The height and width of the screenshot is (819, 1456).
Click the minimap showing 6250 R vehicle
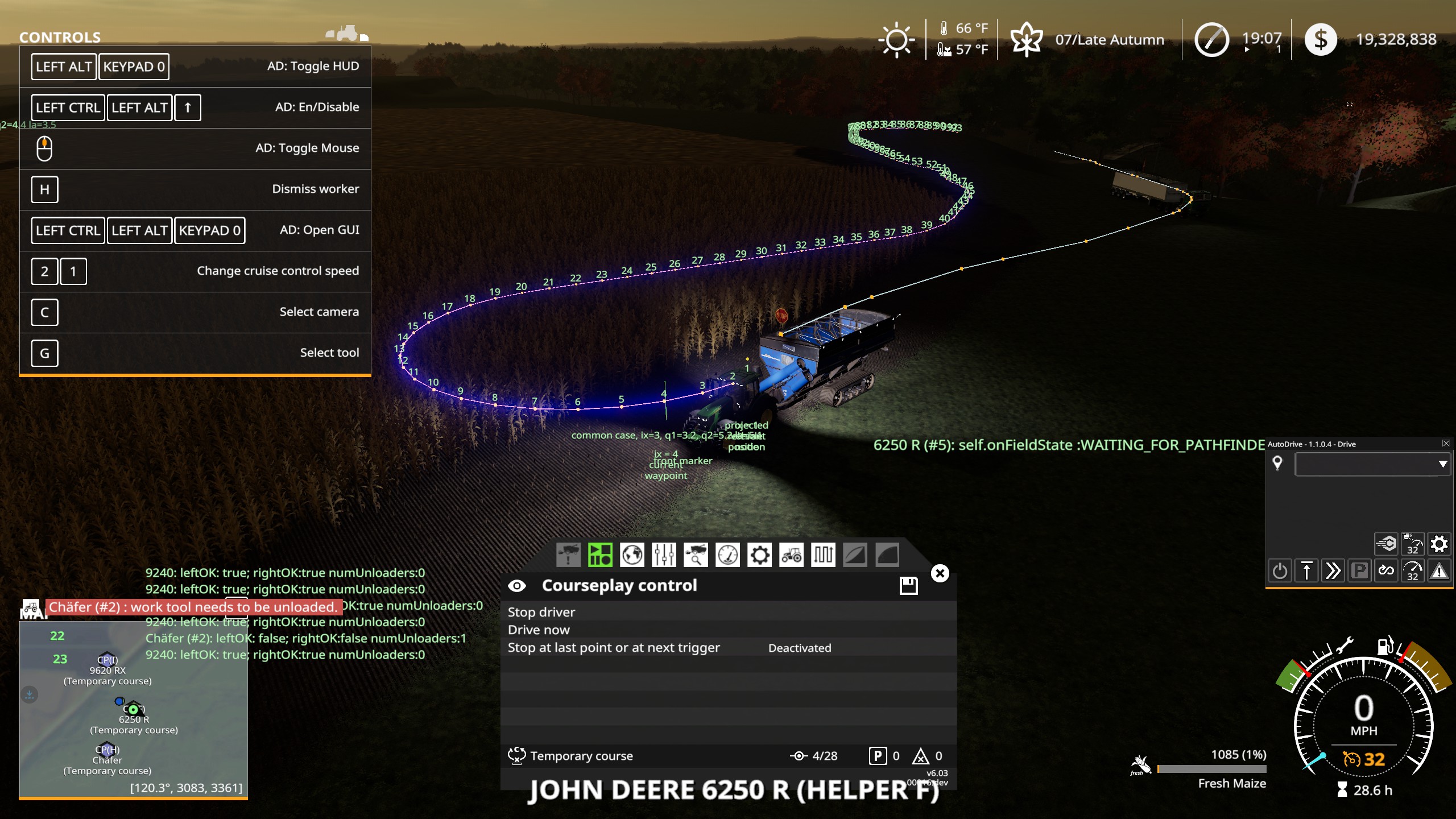coord(132,710)
